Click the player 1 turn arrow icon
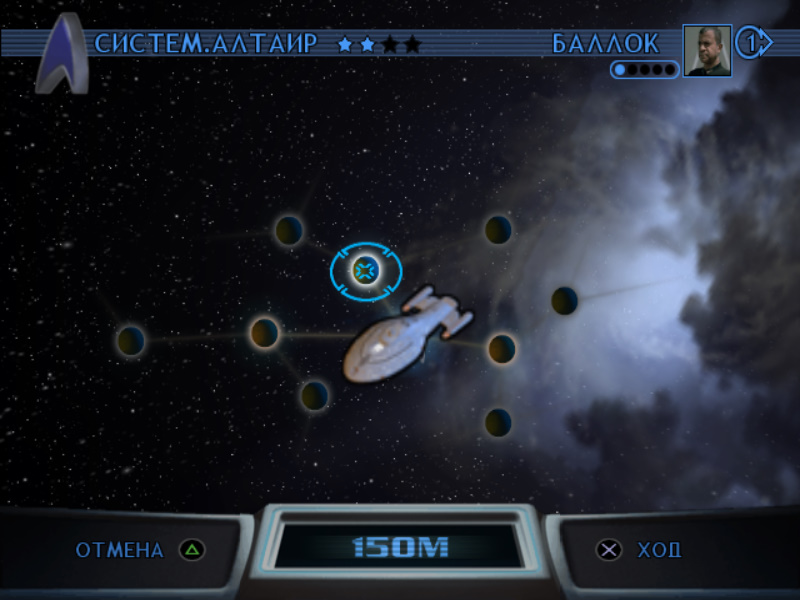The width and height of the screenshot is (800, 600). coord(754,44)
